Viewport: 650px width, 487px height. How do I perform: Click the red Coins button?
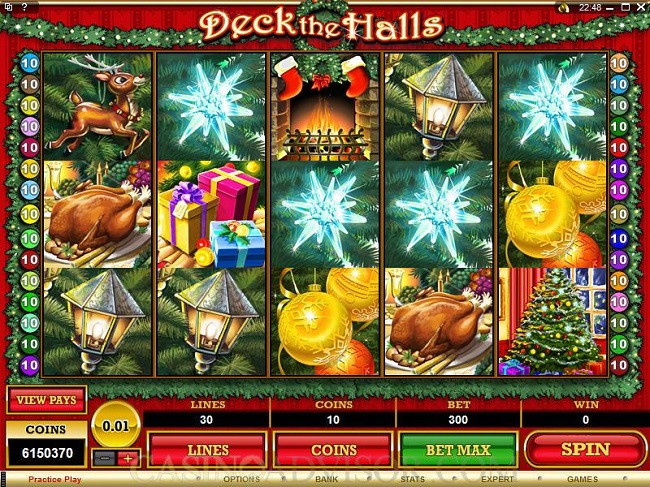click(333, 450)
